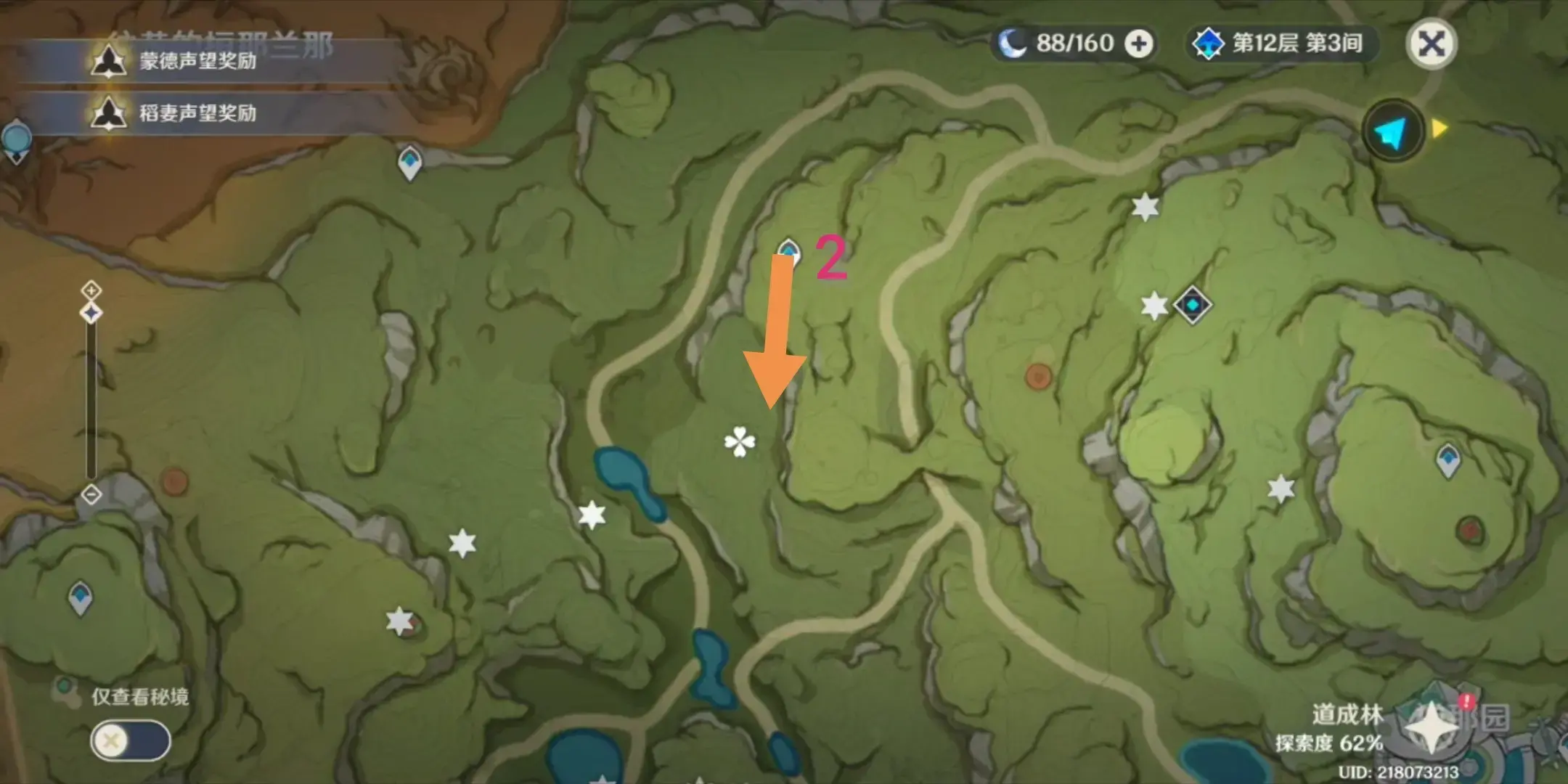
Task: Open the four-point star pin menu button
Action: [1431, 727]
